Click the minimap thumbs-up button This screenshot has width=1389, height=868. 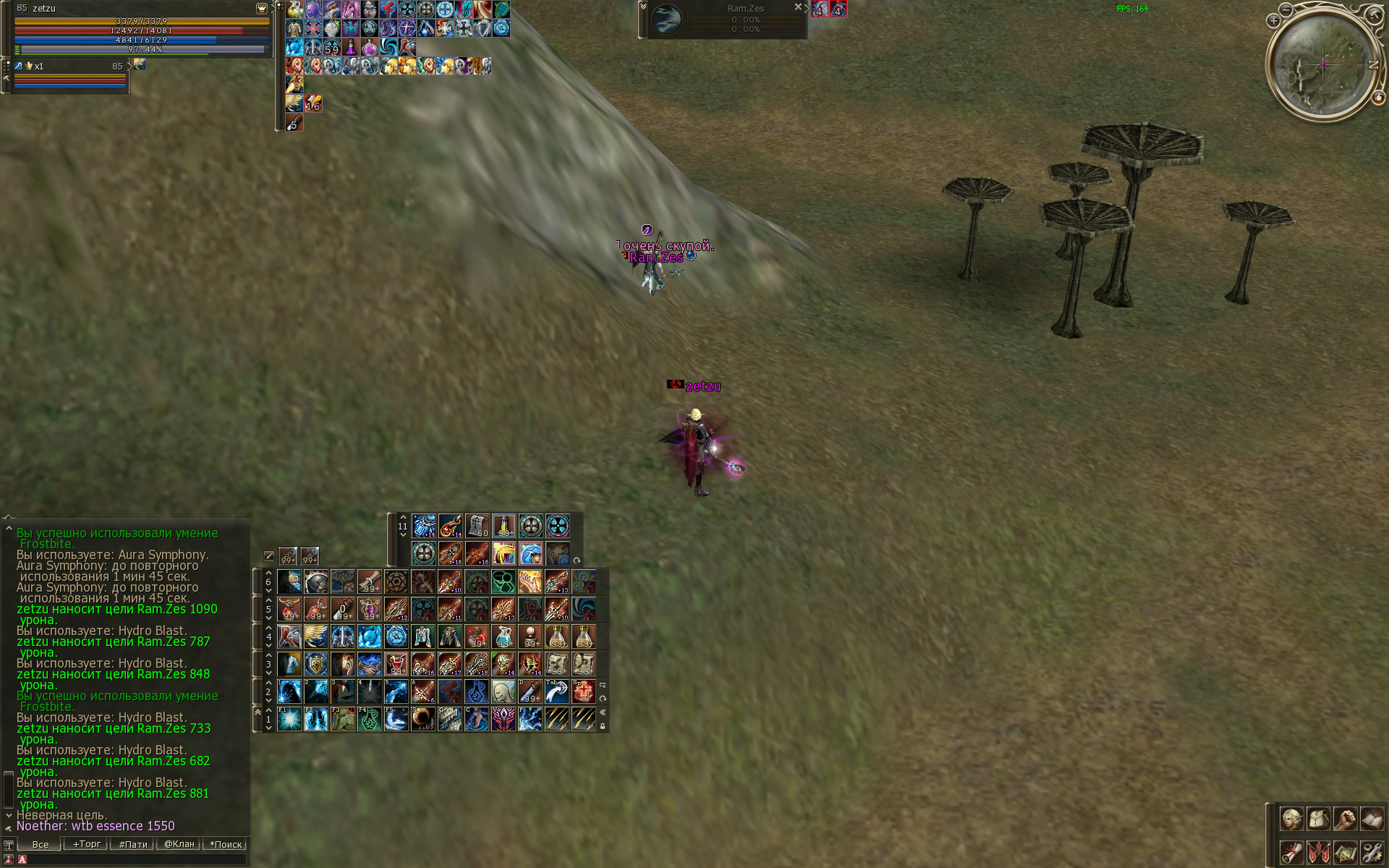(1378, 98)
